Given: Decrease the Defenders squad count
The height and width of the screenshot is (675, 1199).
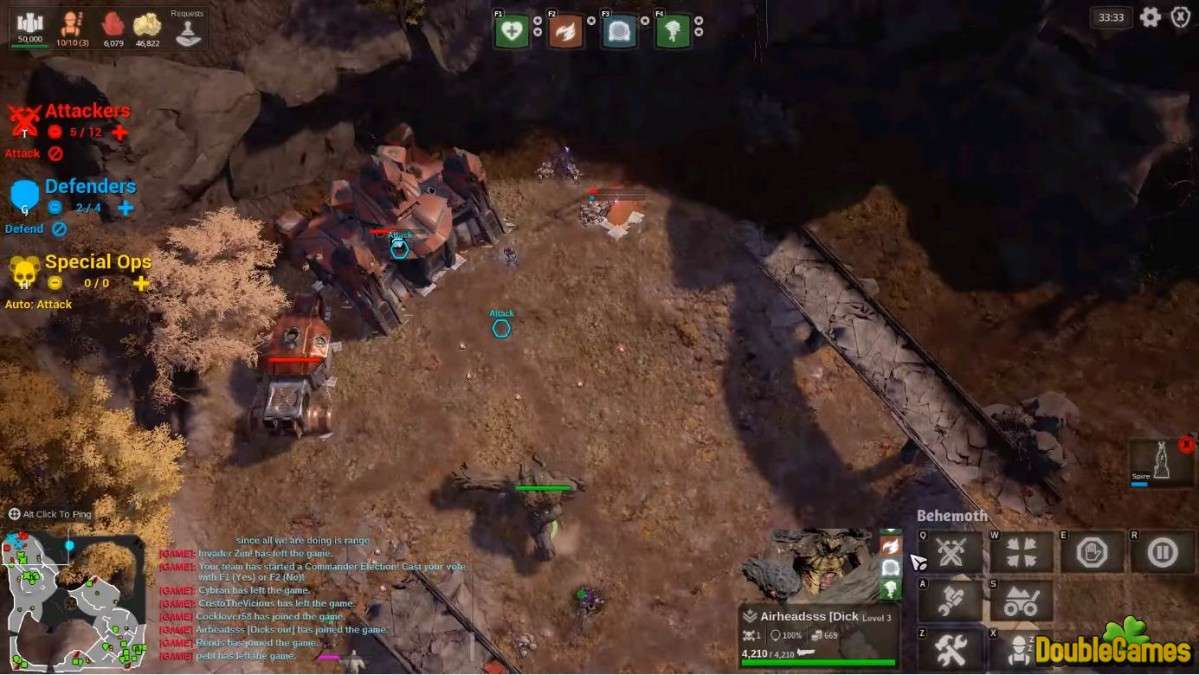Looking at the screenshot, I should tap(55, 208).
